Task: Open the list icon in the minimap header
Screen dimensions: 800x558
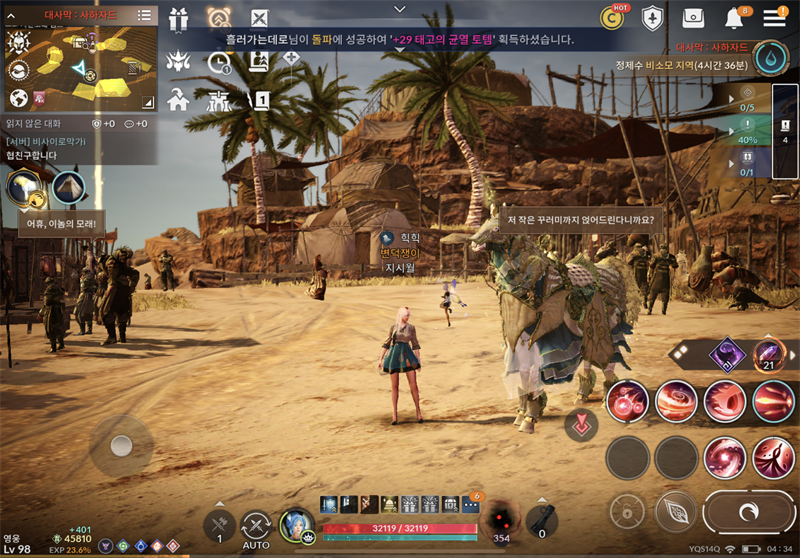Action: click(144, 15)
